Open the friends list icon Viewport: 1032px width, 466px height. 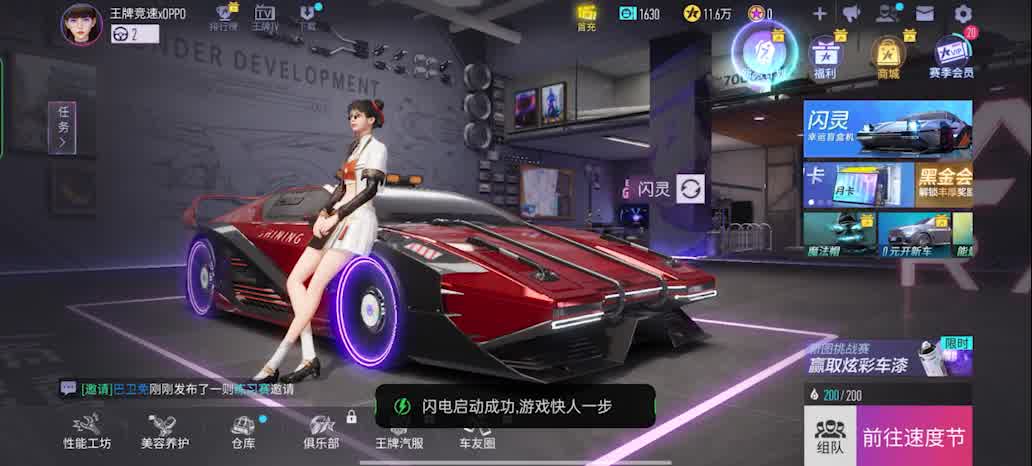887,14
